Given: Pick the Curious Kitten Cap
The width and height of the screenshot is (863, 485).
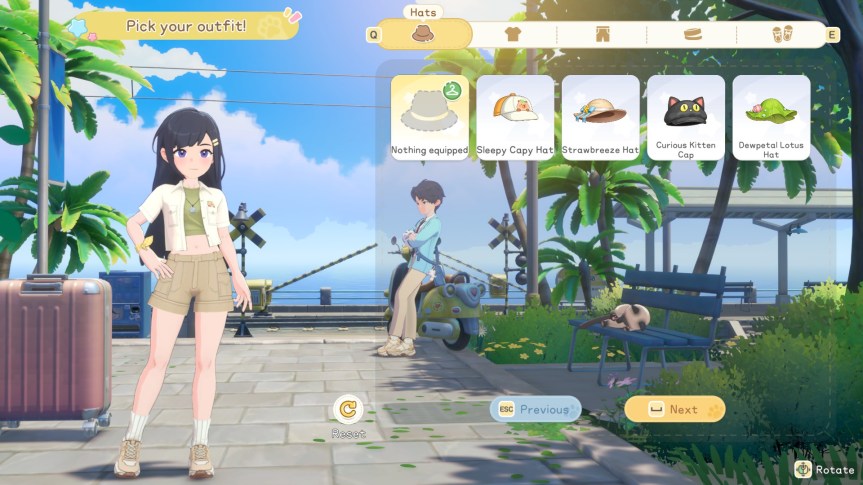Looking at the screenshot, I should coord(686,116).
